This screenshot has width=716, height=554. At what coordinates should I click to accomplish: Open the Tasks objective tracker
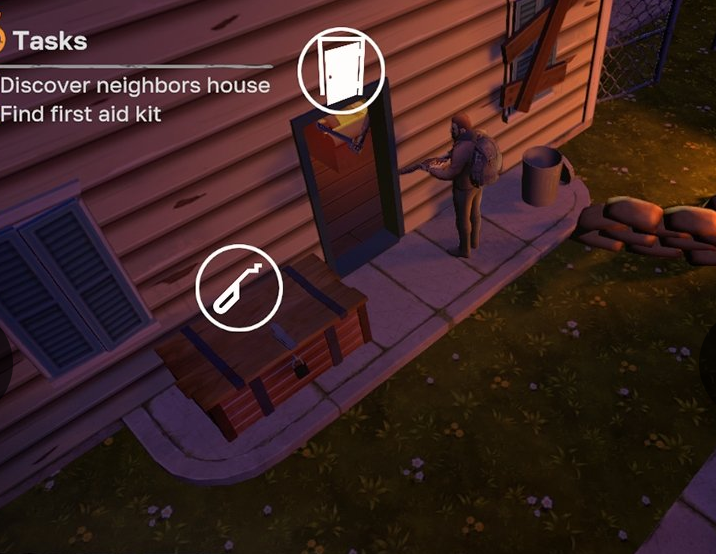[x=49, y=41]
